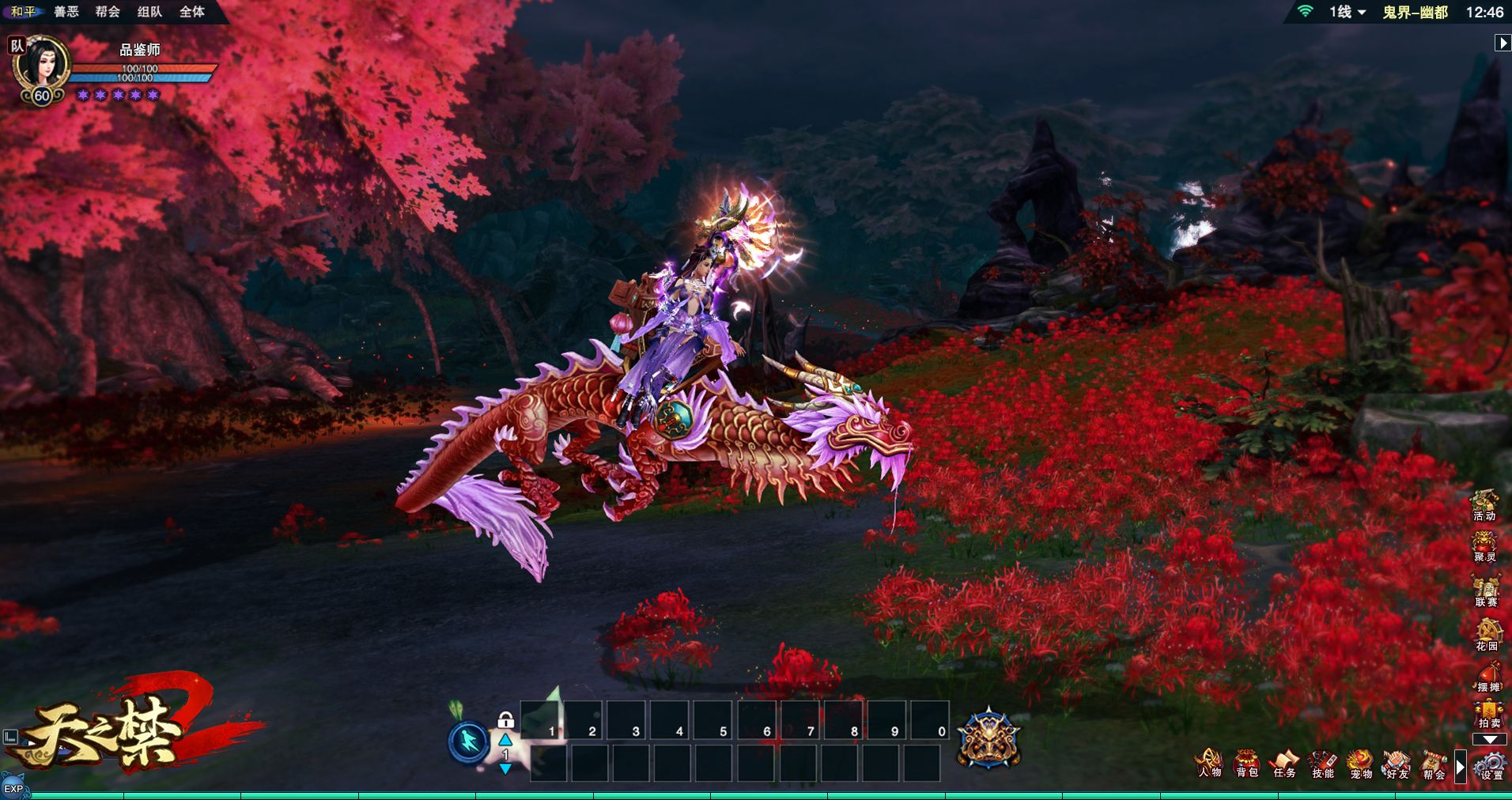The height and width of the screenshot is (800, 1512).
Task: Activate the glowing blue sprint skill
Action: (x=469, y=742)
